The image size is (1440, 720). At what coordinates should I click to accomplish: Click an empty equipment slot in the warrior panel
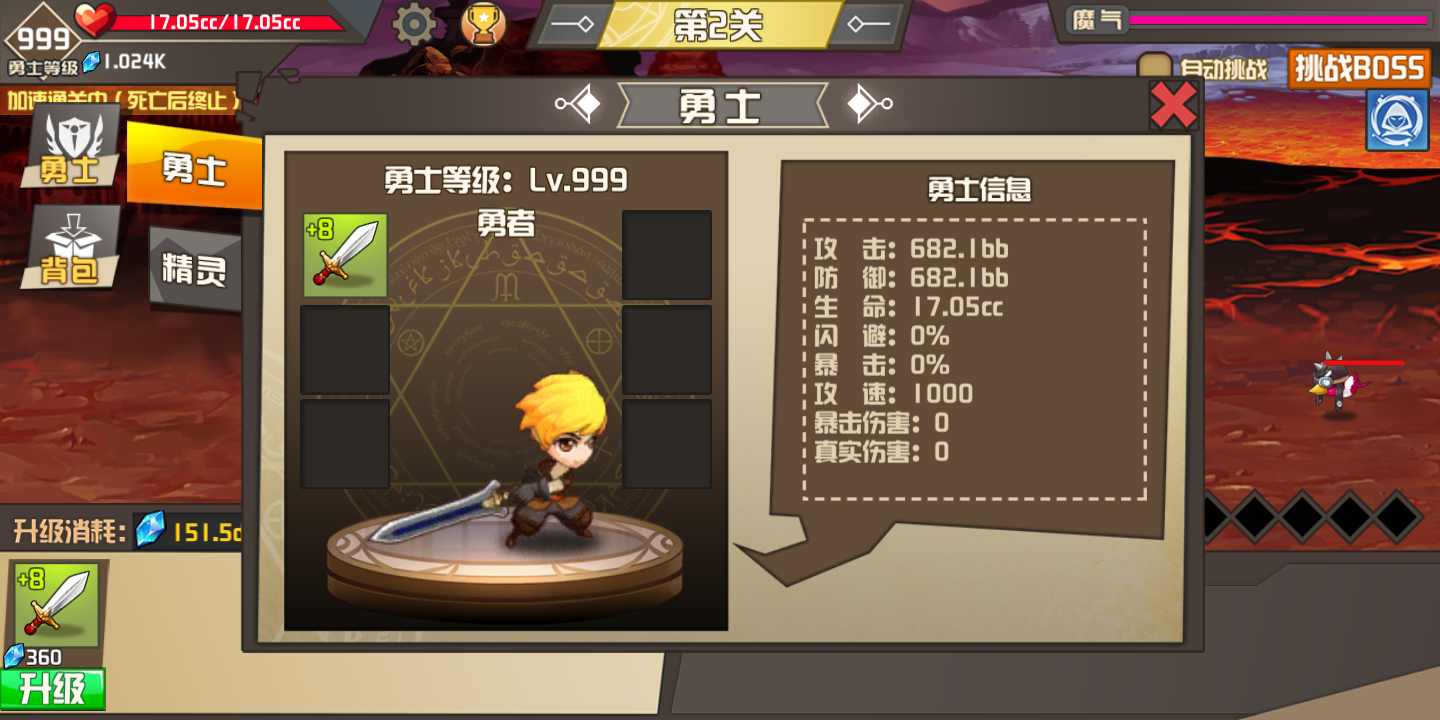pyautogui.click(x=667, y=253)
